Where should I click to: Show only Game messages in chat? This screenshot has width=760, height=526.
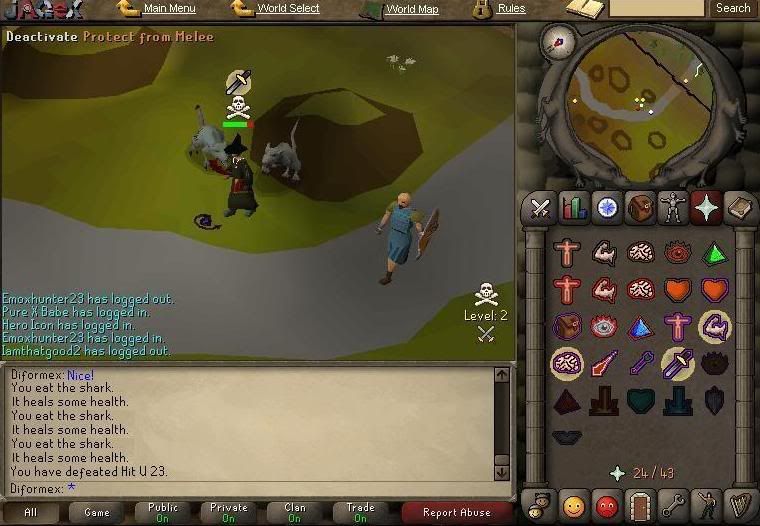point(97,512)
